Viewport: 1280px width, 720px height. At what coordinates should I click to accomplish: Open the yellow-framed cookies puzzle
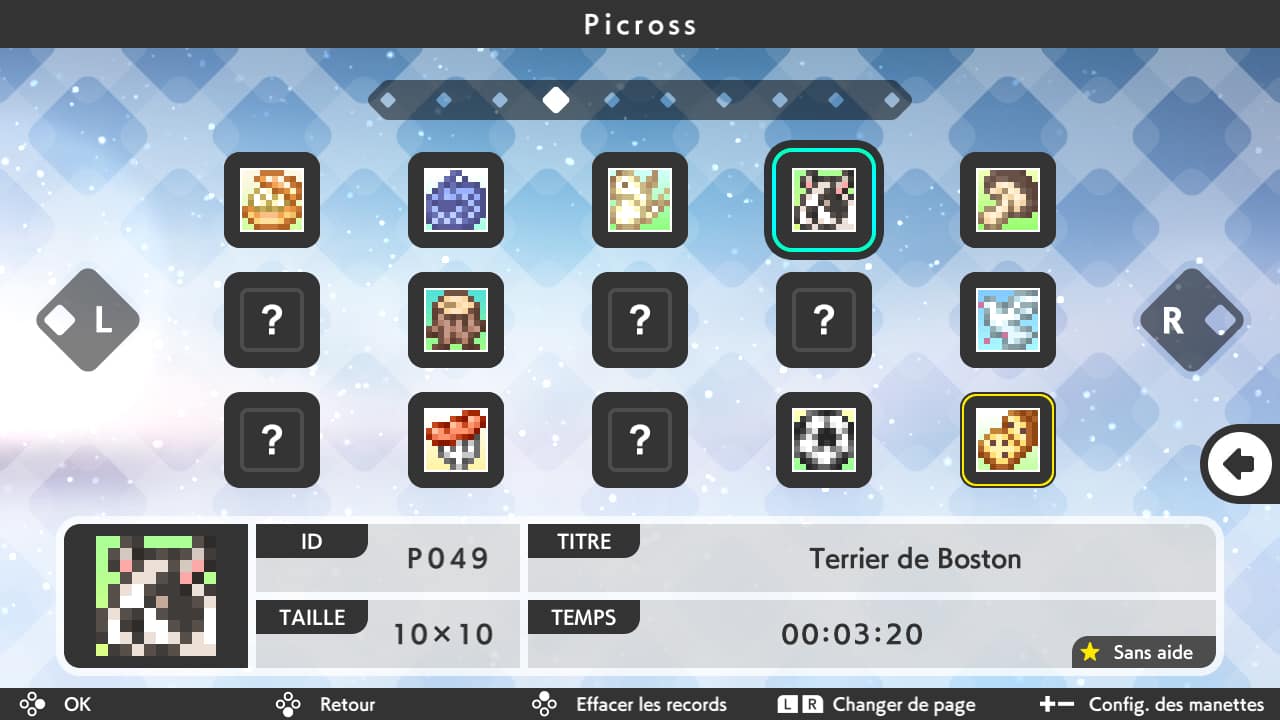coord(1007,440)
